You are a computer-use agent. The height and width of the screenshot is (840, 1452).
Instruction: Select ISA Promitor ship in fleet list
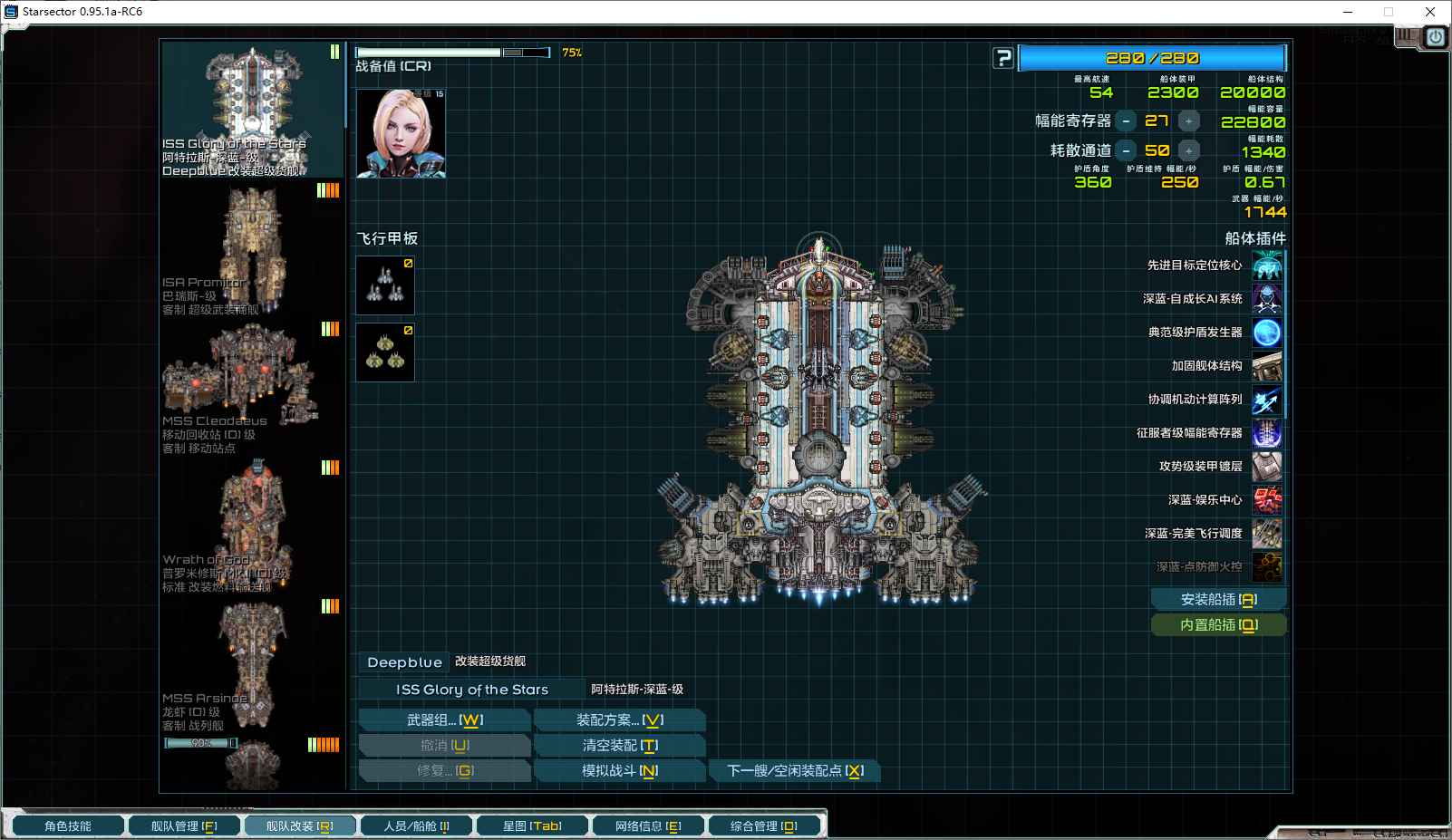tap(252, 249)
